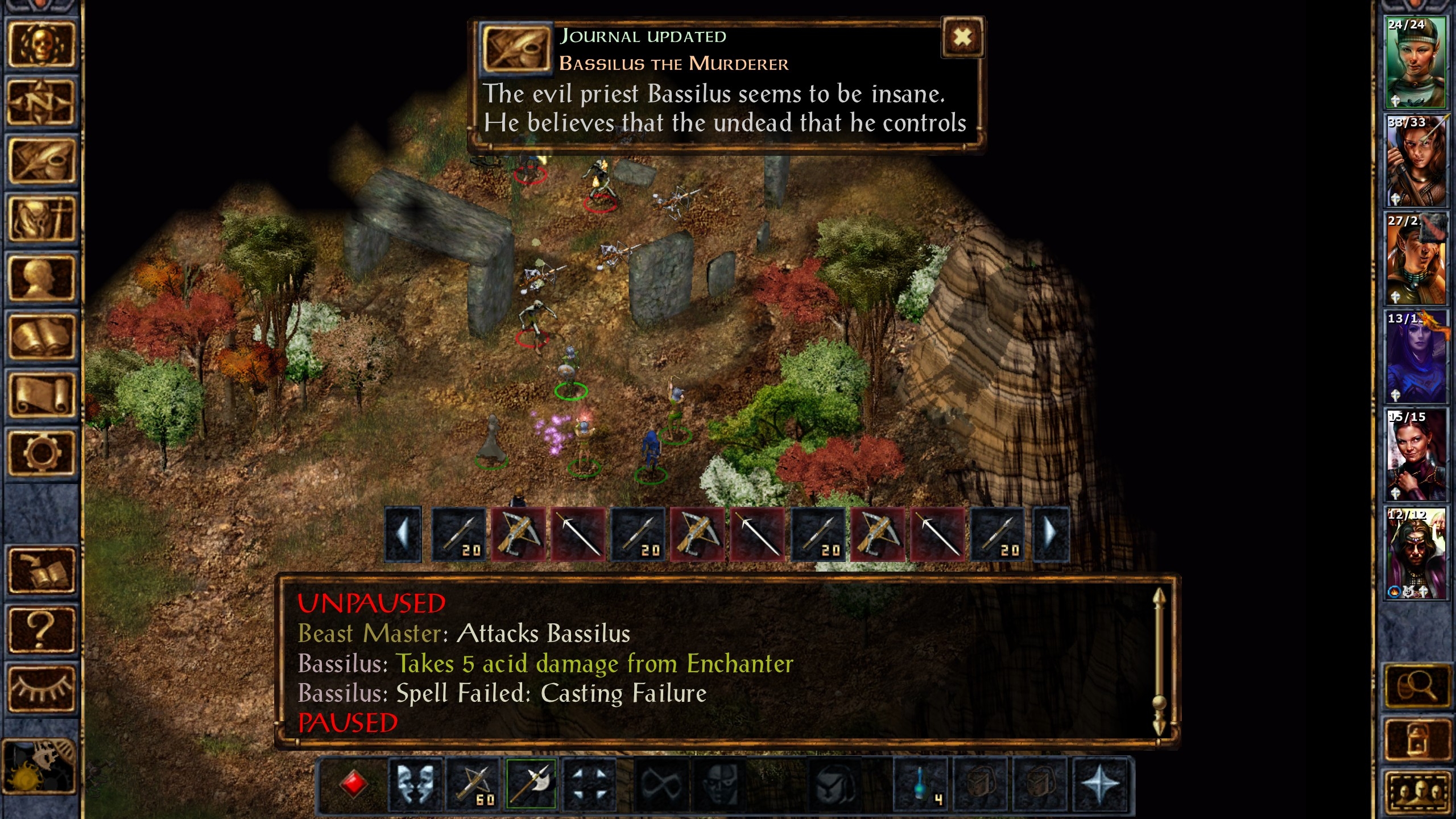Close the Journal Updated notification
The width and height of the screenshot is (1456, 819).
[x=962, y=38]
